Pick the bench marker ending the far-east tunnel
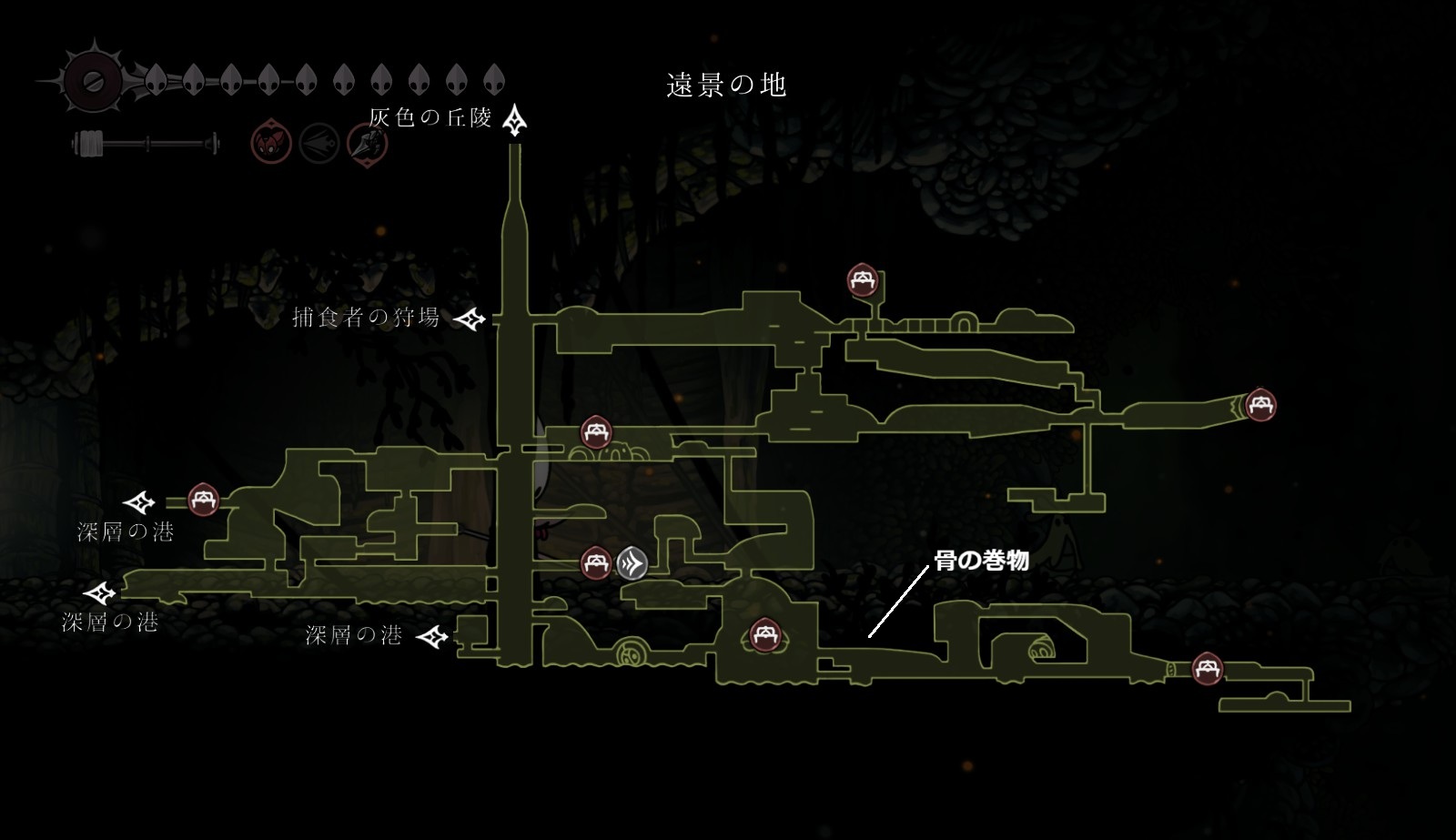 point(1259,404)
